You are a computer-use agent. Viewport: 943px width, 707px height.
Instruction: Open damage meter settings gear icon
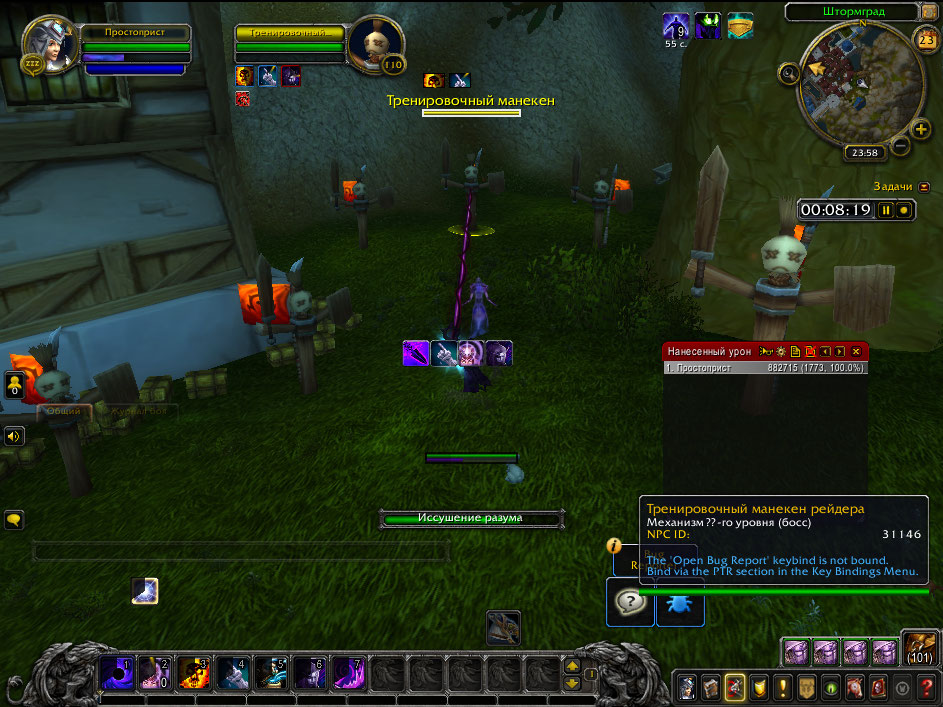coord(780,352)
